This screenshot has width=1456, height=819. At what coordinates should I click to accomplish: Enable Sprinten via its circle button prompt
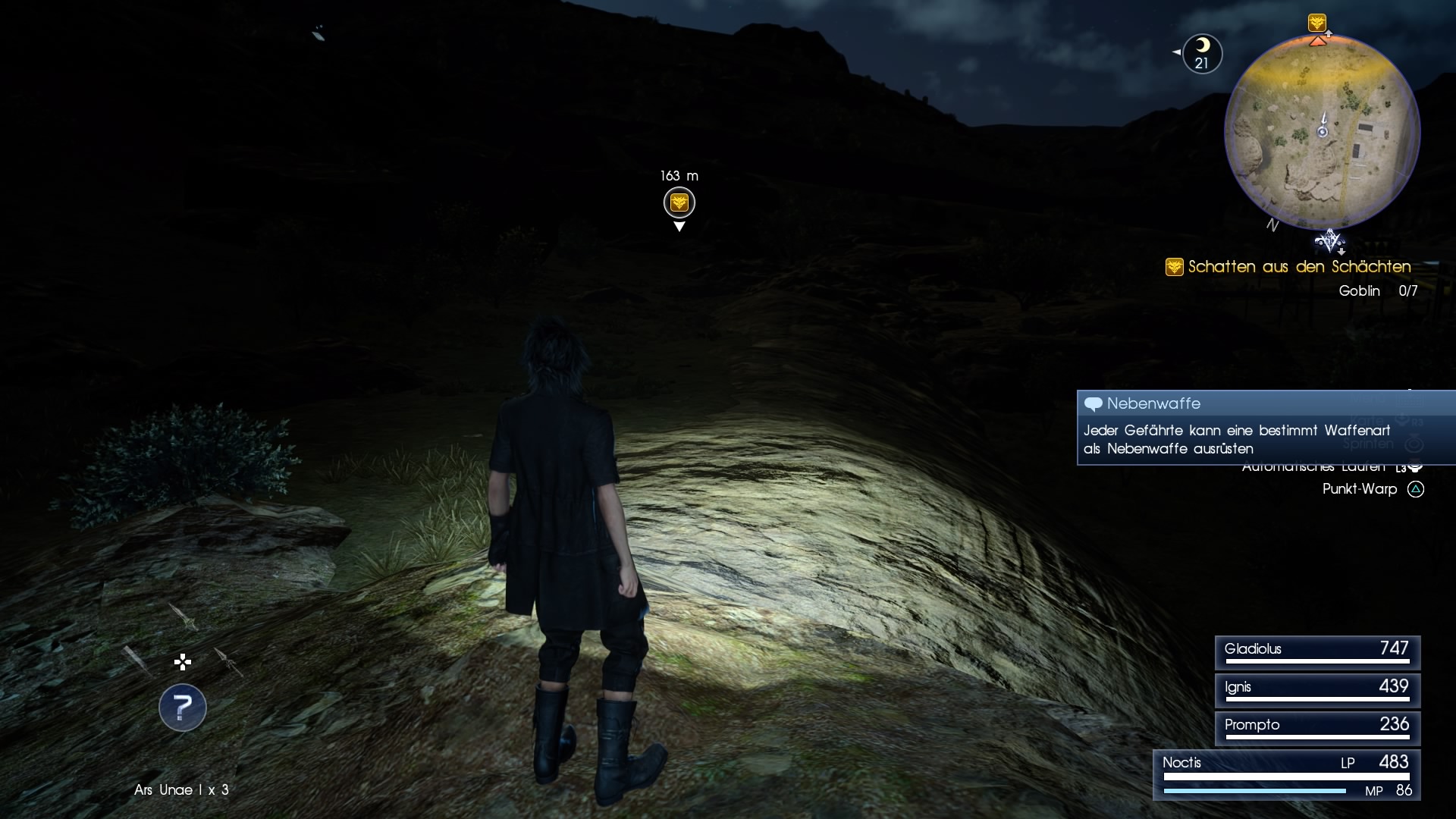(1415, 444)
